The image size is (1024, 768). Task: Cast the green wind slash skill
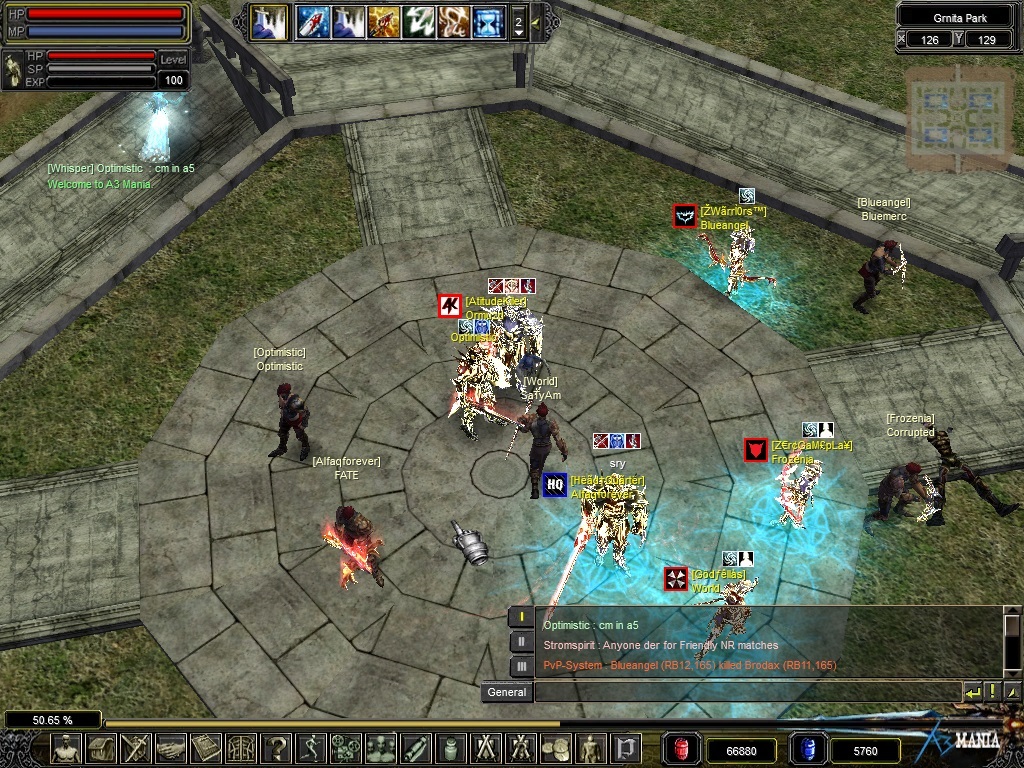coord(418,22)
